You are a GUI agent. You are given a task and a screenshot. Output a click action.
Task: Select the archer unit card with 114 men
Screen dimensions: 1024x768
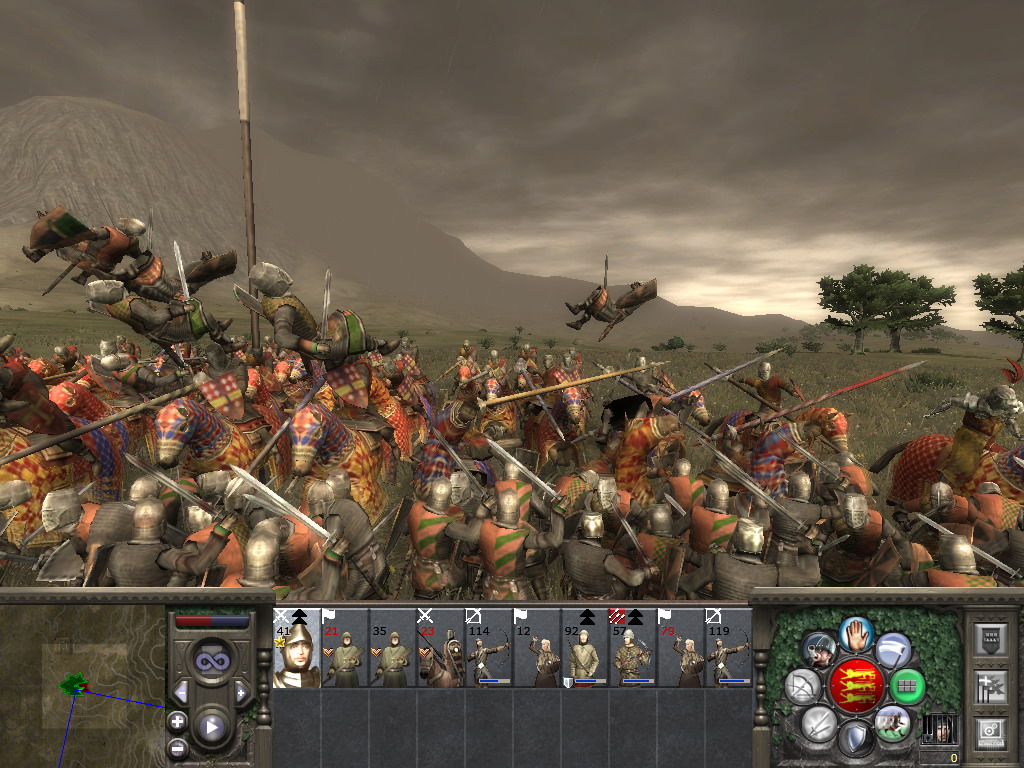[x=488, y=648]
